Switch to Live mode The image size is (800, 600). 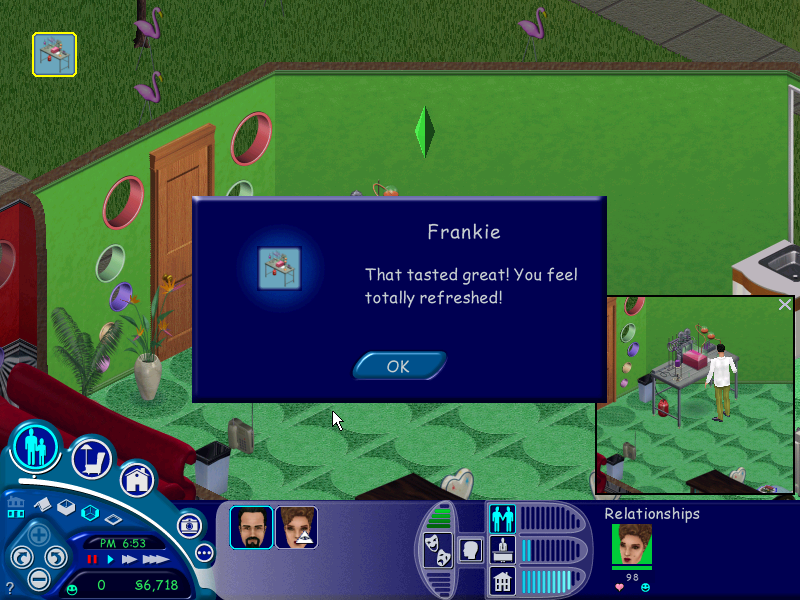[36, 447]
